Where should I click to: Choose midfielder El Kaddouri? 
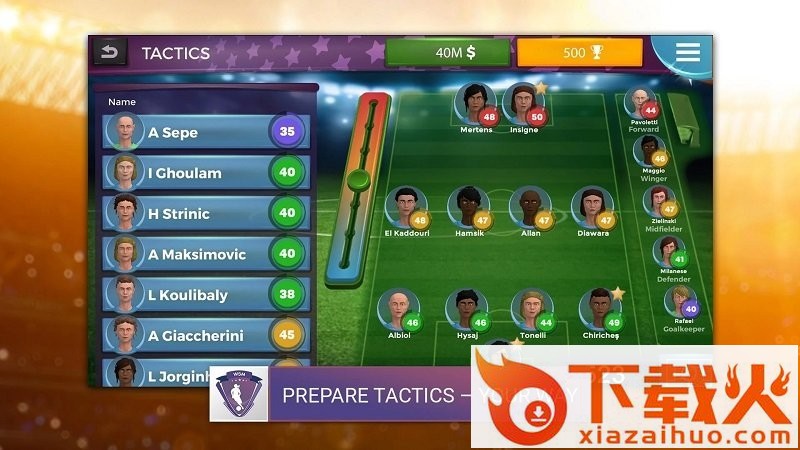(405, 209)
